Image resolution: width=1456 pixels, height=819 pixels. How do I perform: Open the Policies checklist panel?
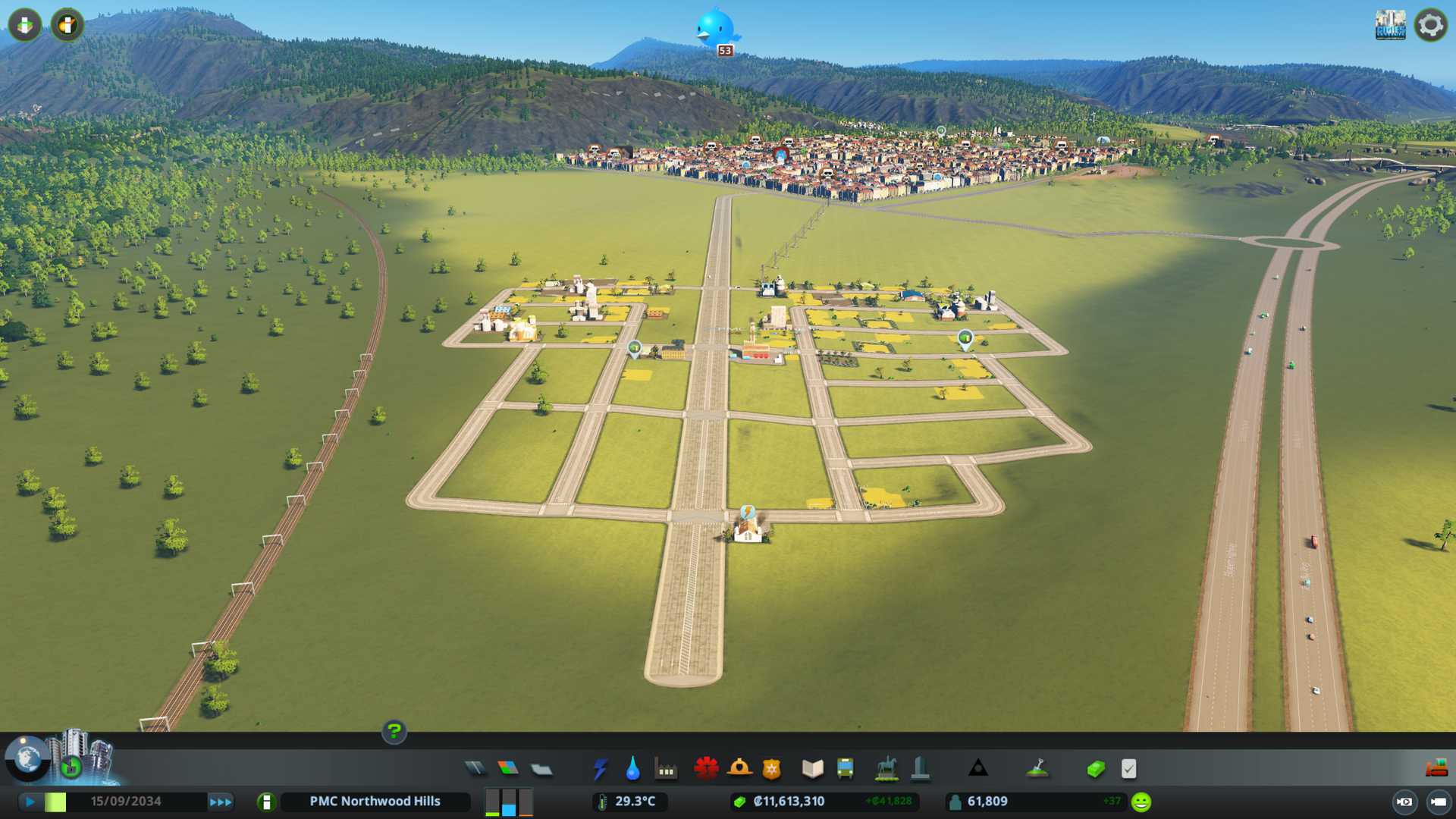[1128, 769]
